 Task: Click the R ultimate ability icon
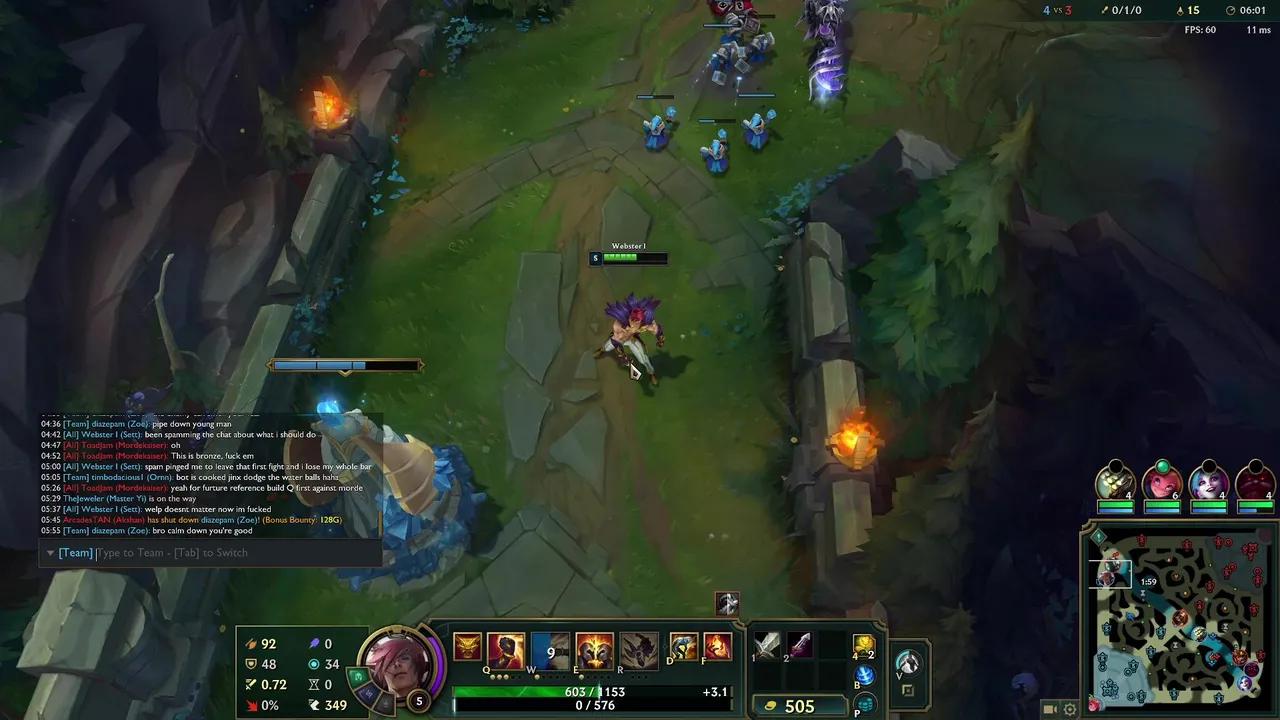click(637, 647)
